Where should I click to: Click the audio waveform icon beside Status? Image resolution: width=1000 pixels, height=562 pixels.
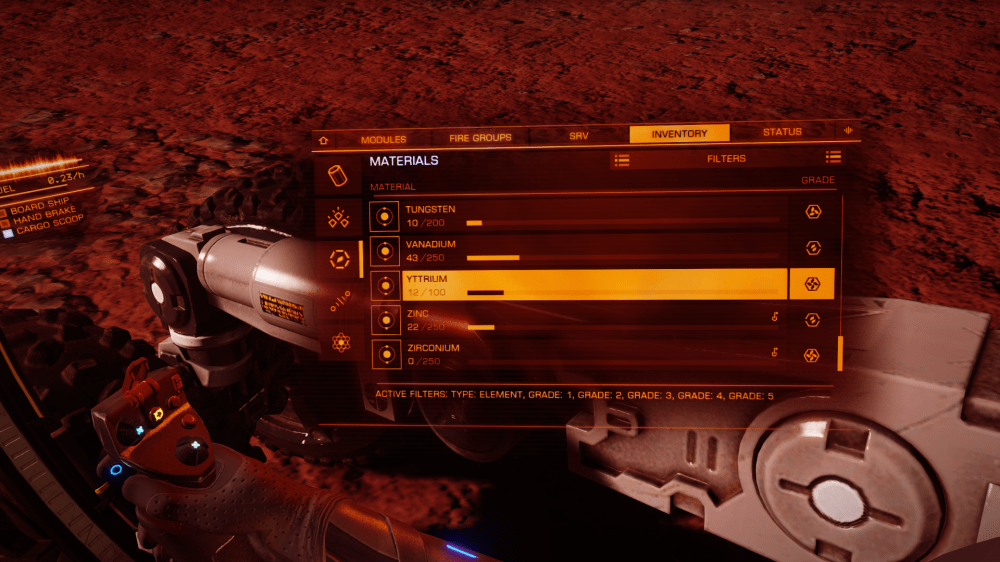coord(848,131)
